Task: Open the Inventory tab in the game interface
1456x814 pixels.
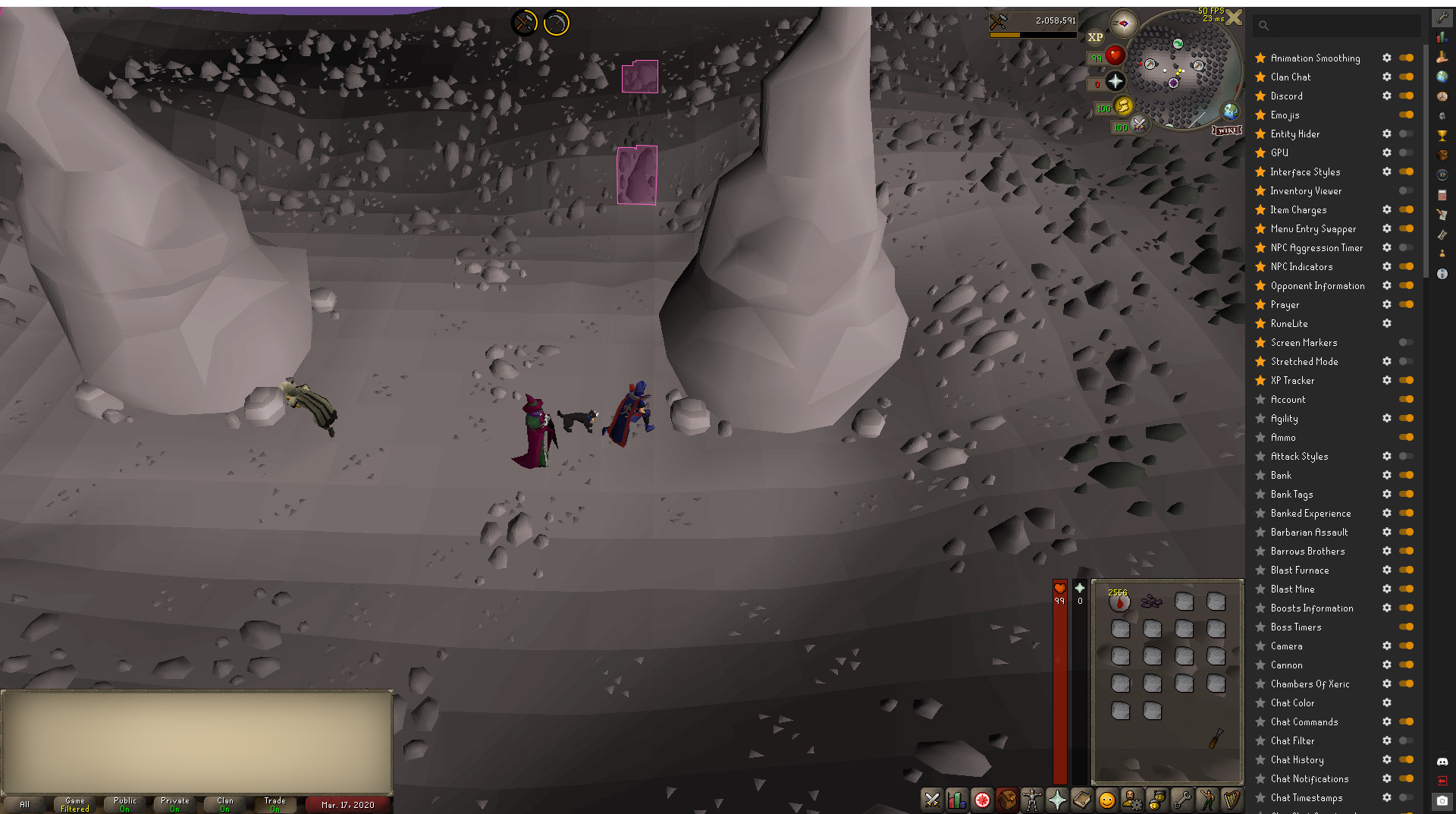Action: tap(1007, 800)
